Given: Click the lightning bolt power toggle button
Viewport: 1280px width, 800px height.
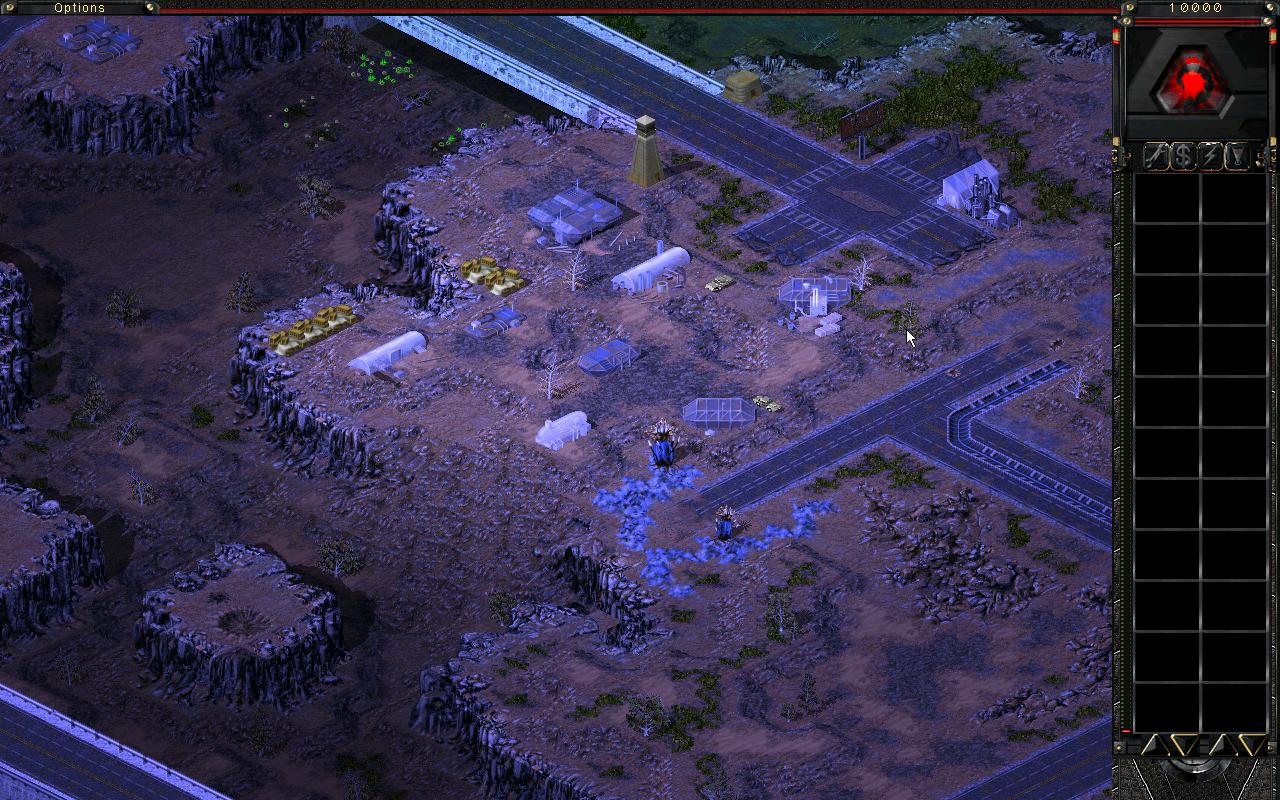Looking at the screenshot, I should 1210,156.
